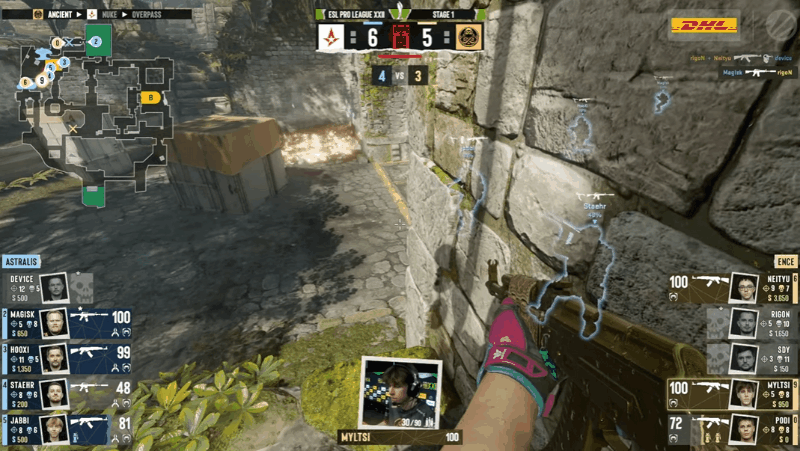Click the B bombsite marker on minimap
The height and width of the screenshot is (451, 800).
151,97
